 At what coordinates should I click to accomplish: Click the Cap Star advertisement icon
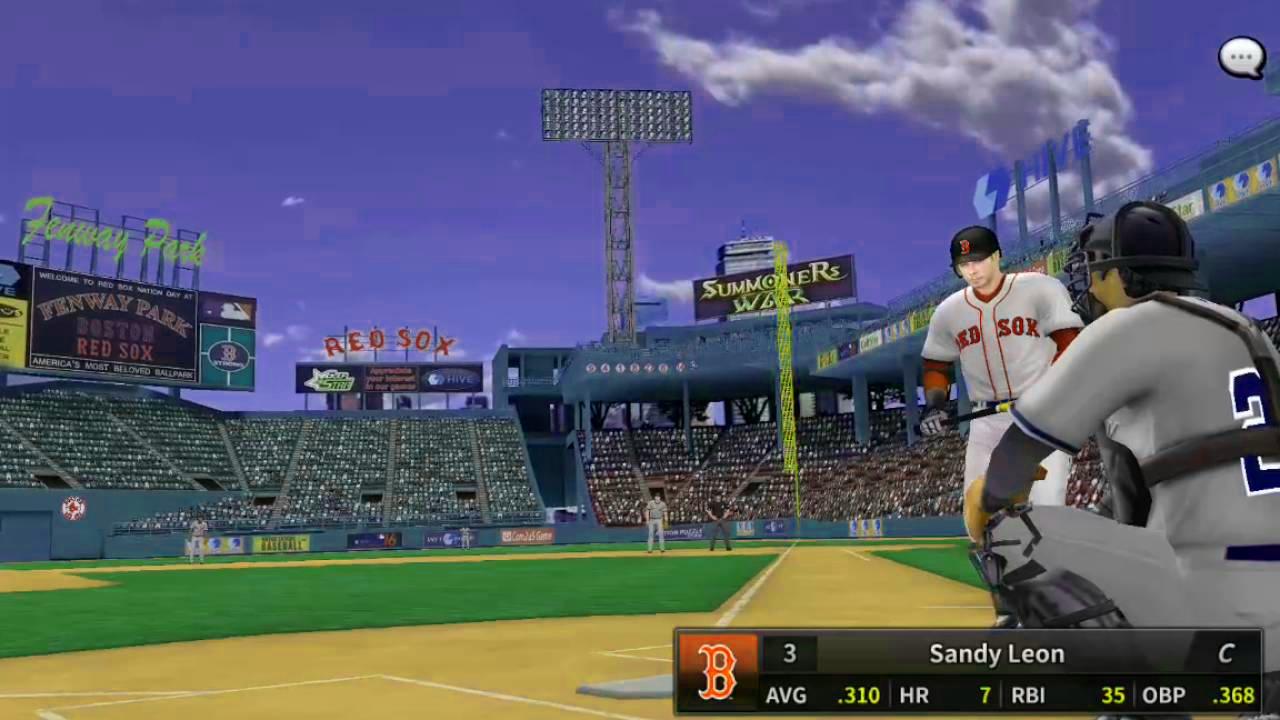click(331, 380)
